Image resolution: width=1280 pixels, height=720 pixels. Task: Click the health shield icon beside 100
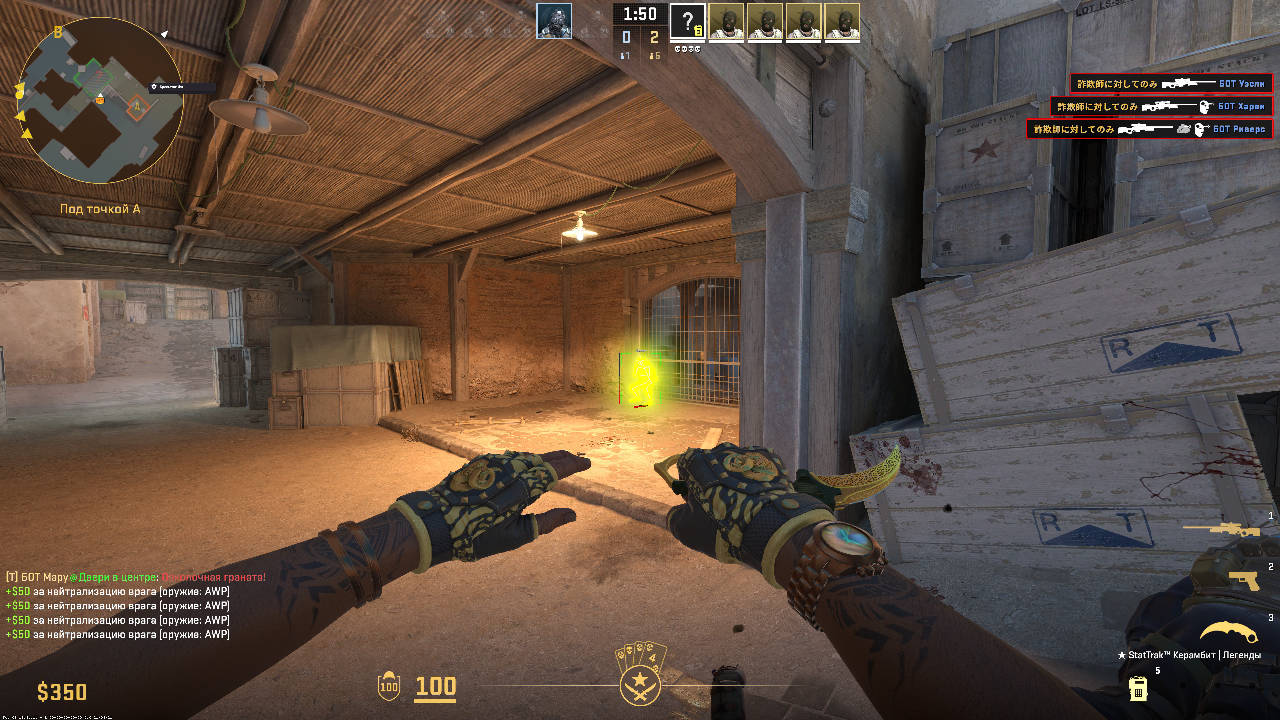click(388, 689)
